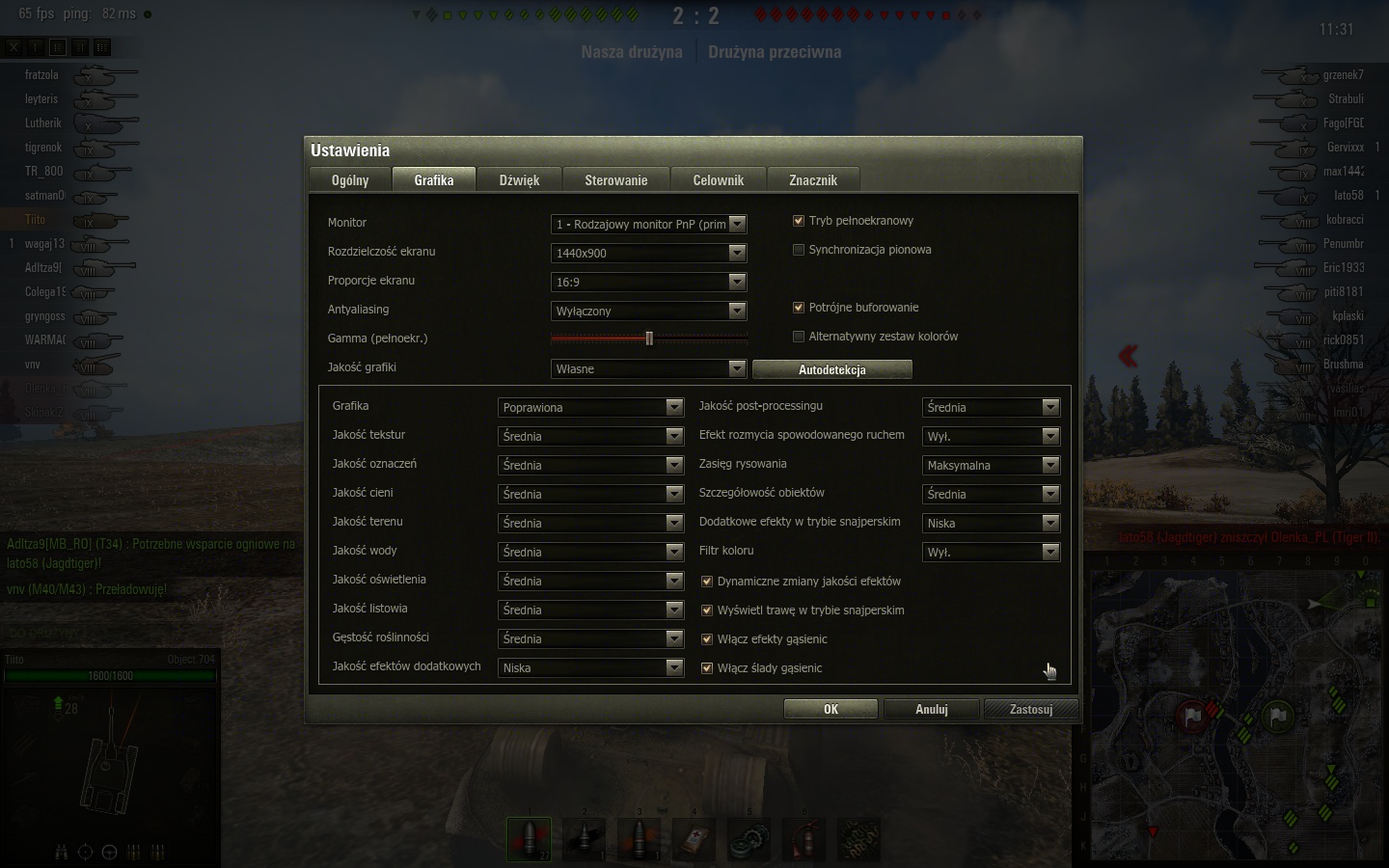
Task: Toggle Potrójne buforowanie option
Action: 799,308
